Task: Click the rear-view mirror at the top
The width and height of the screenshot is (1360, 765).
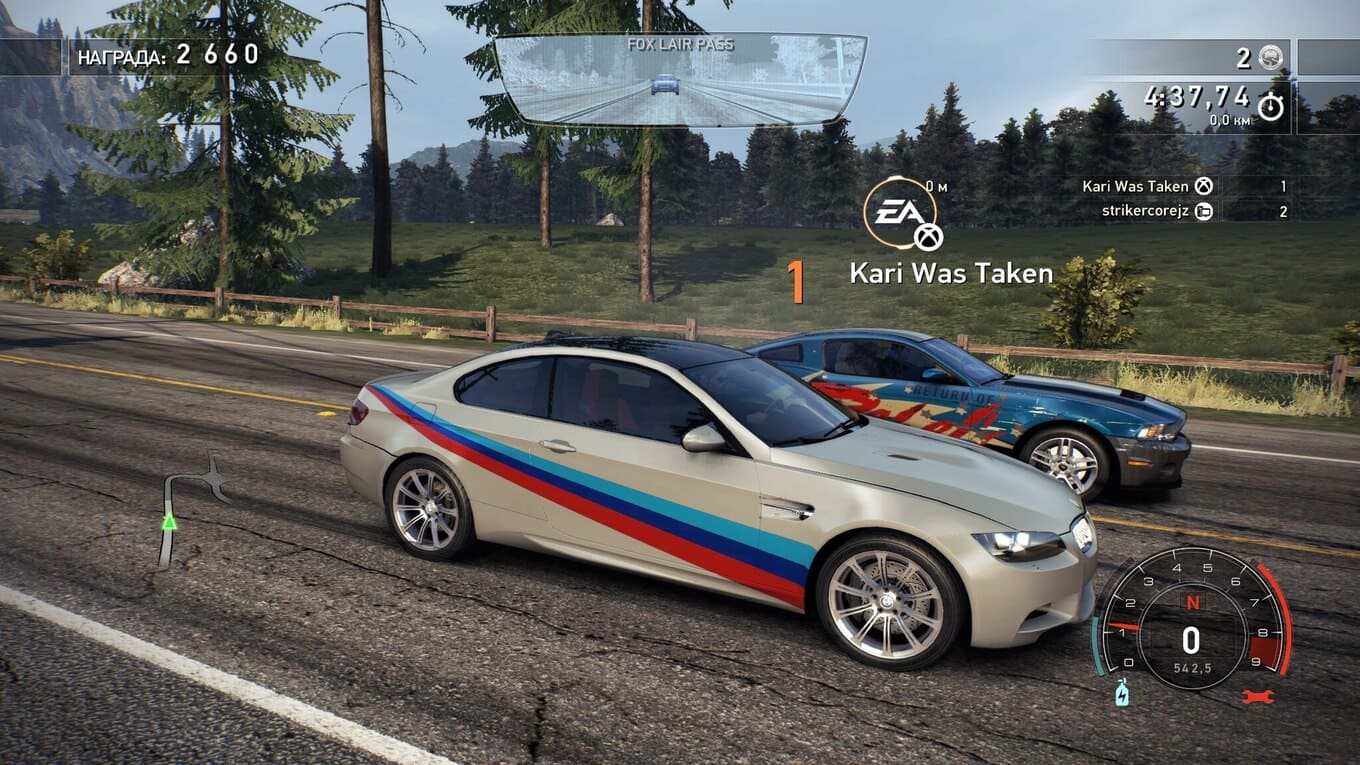Action: (680, 80)
